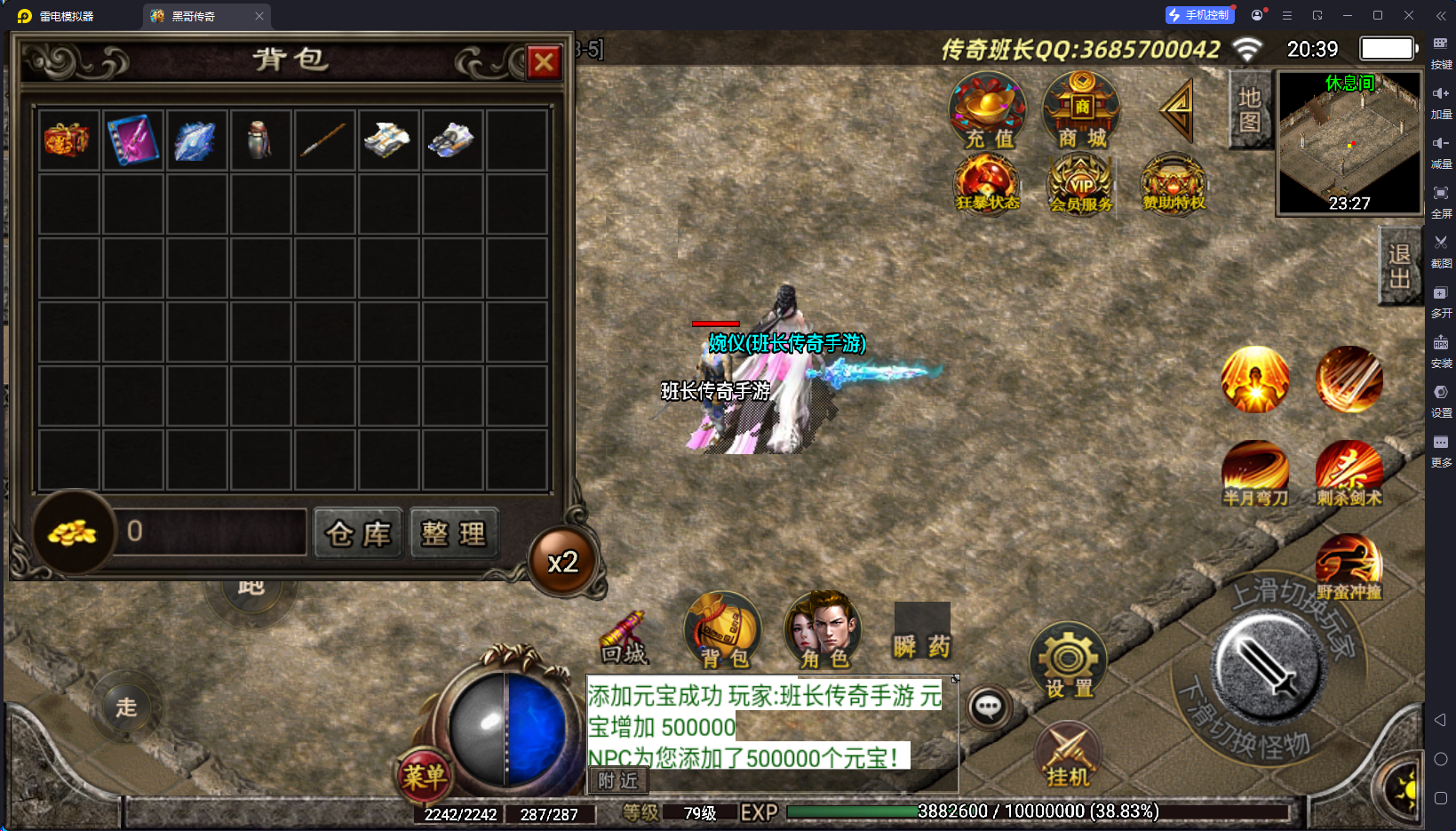Image resolution: width=1456 pixels, height=831 pixels.
Task: Click the emulator's 全屏 fullscreen button
Action: coord(1441,200)
